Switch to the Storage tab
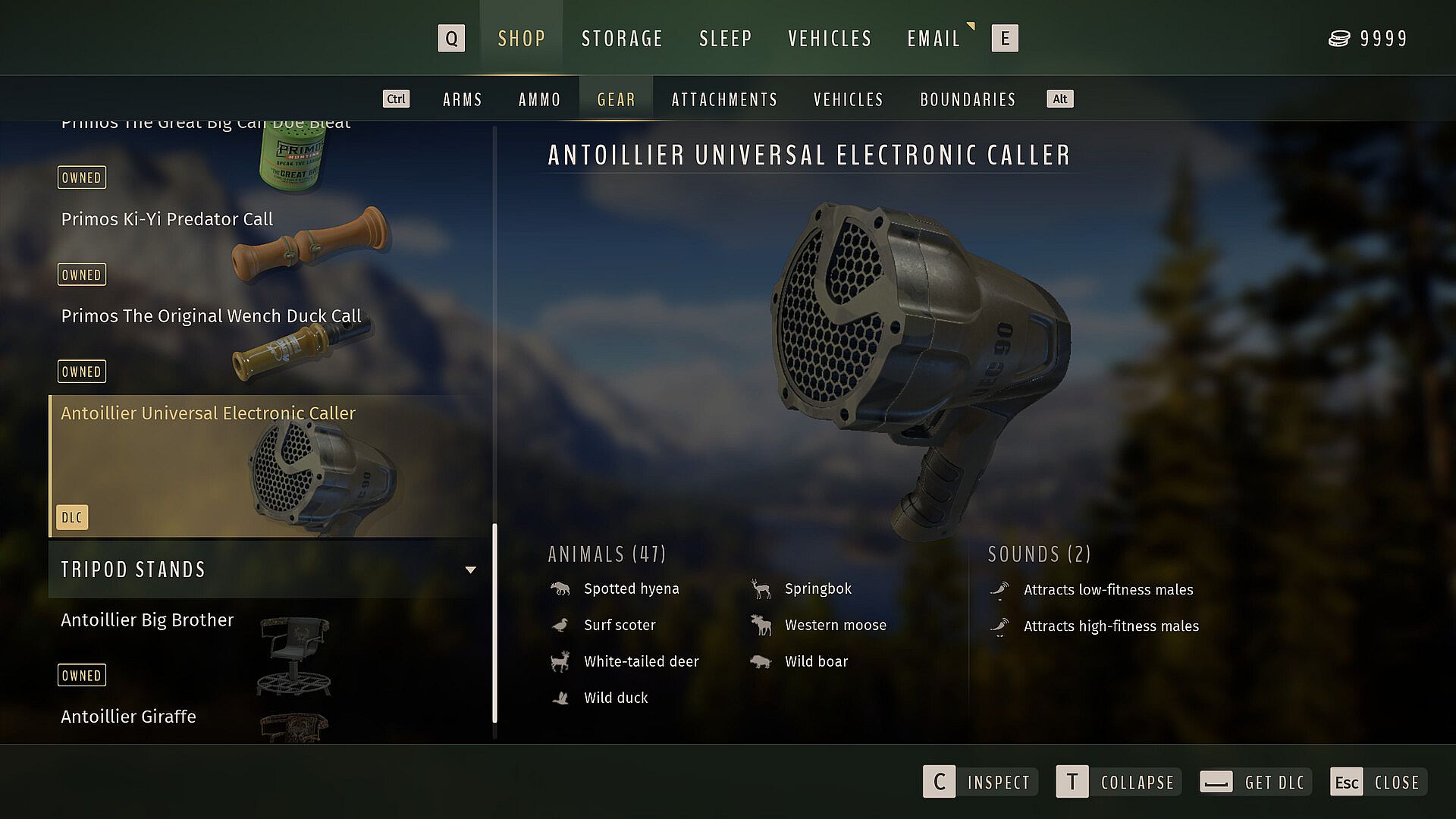1456x819 pixels. click(622, 39)
